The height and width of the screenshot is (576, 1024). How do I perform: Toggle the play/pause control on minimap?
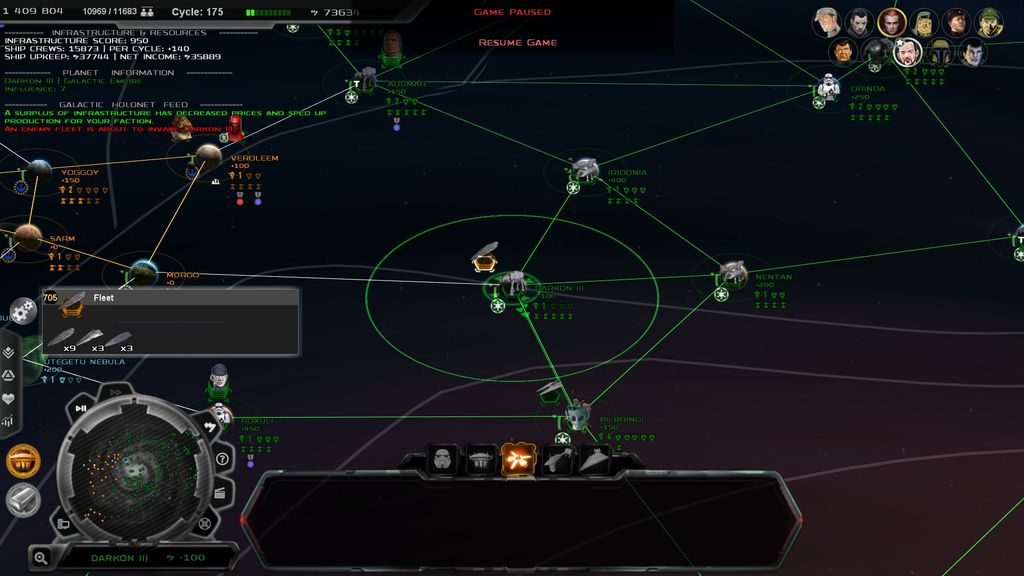tap(81, 408)
